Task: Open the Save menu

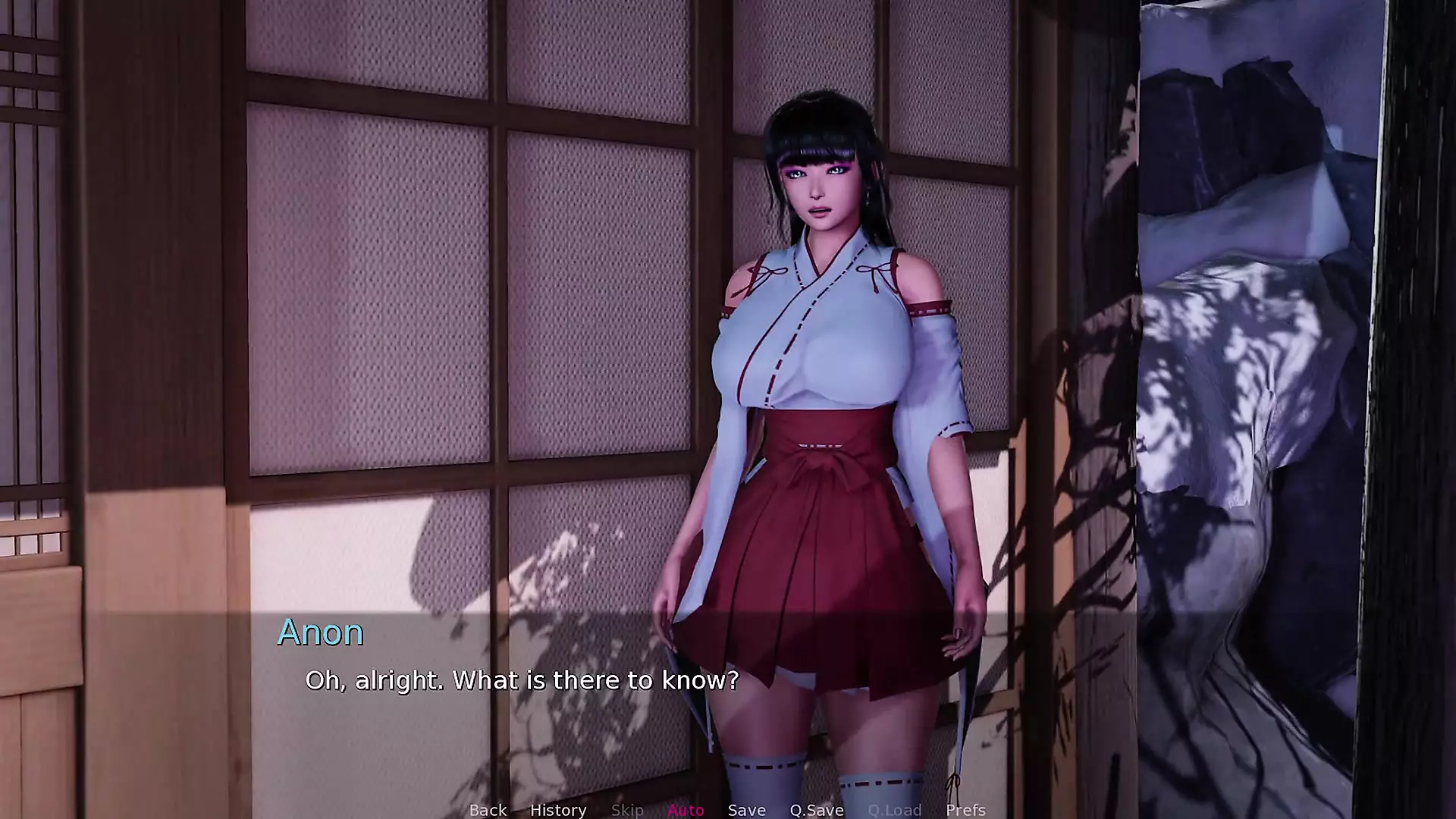Action: pos(746,810)
